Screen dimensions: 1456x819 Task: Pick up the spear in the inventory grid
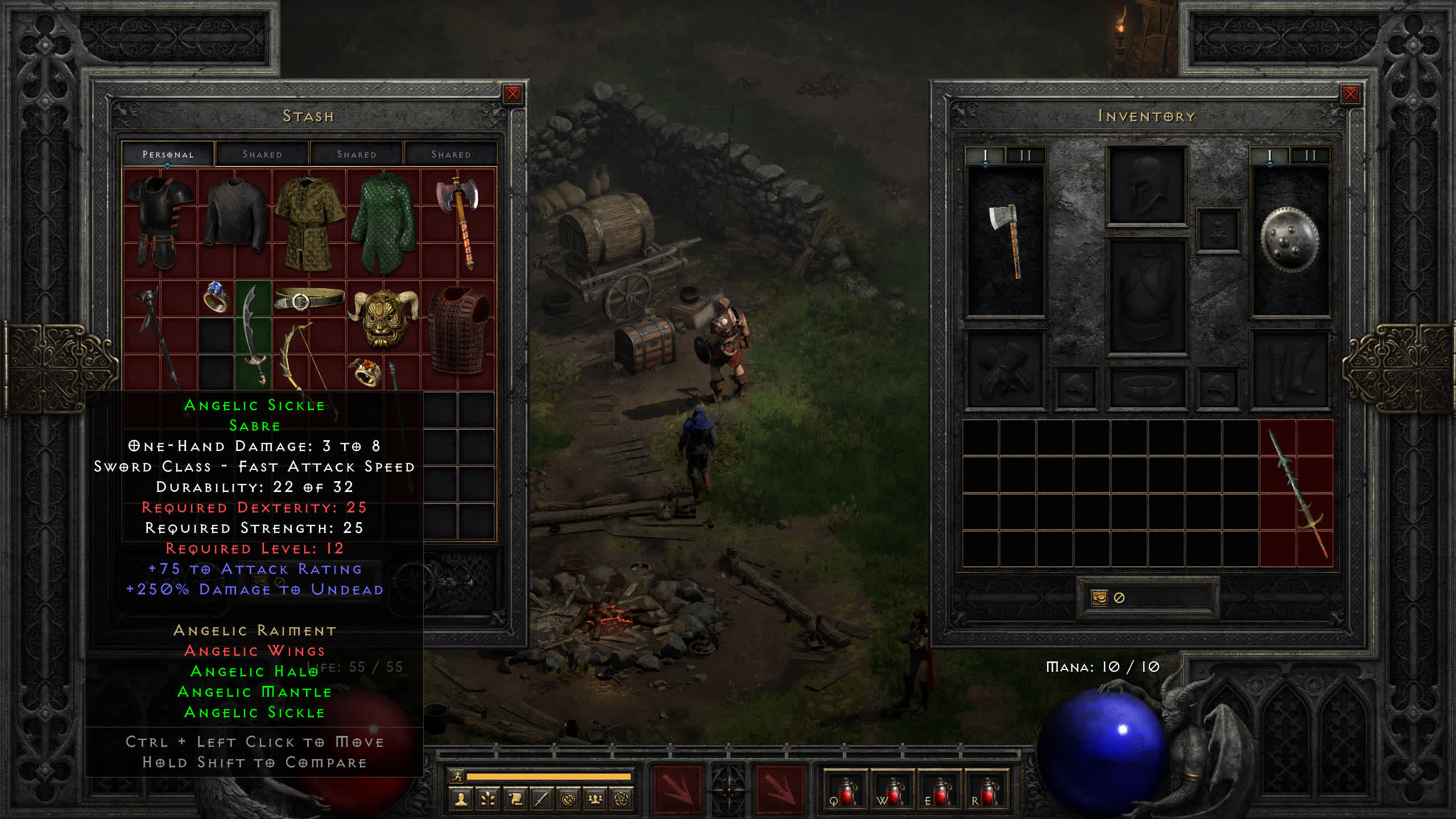coord(1297,494)
